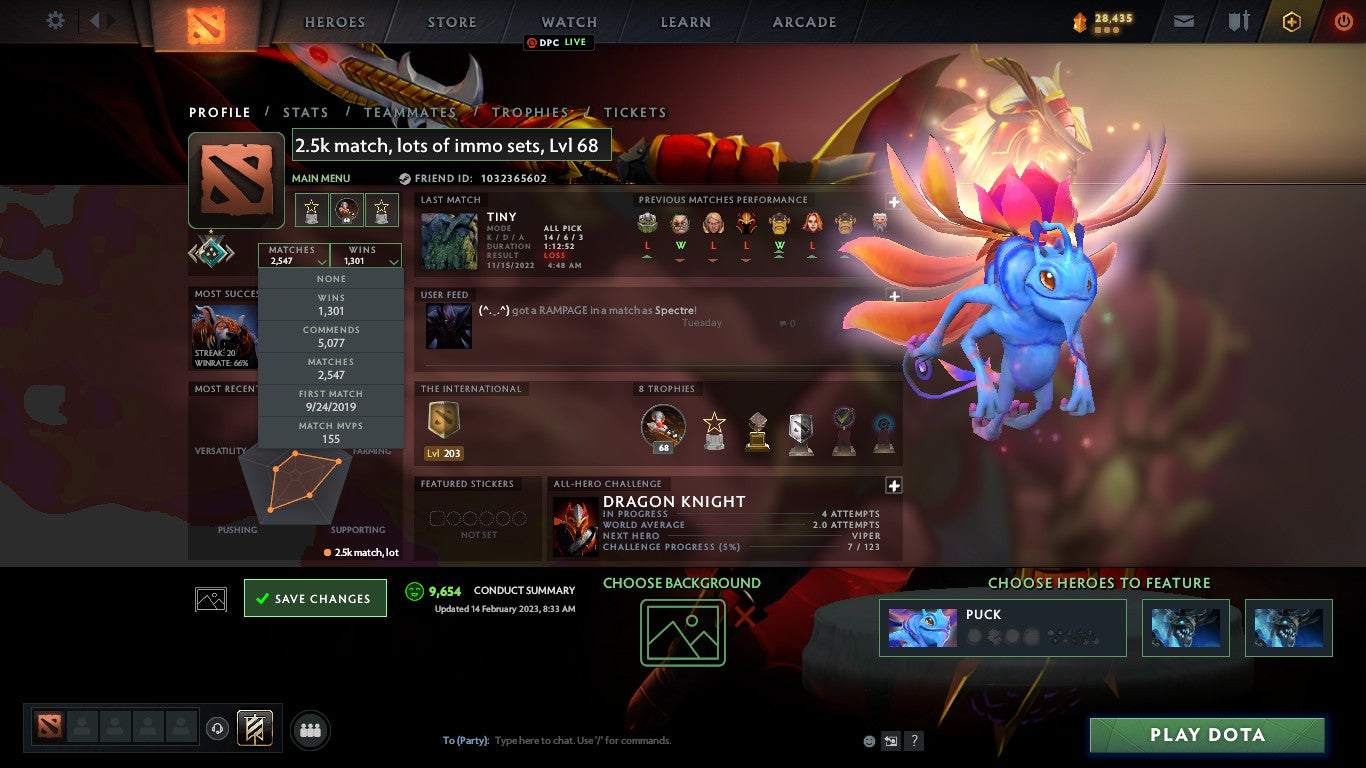The width and height of the screenshot is (1366, 768).
Task: Open the Armory shield-and-sword icon
Action: tap(1240, 20)
